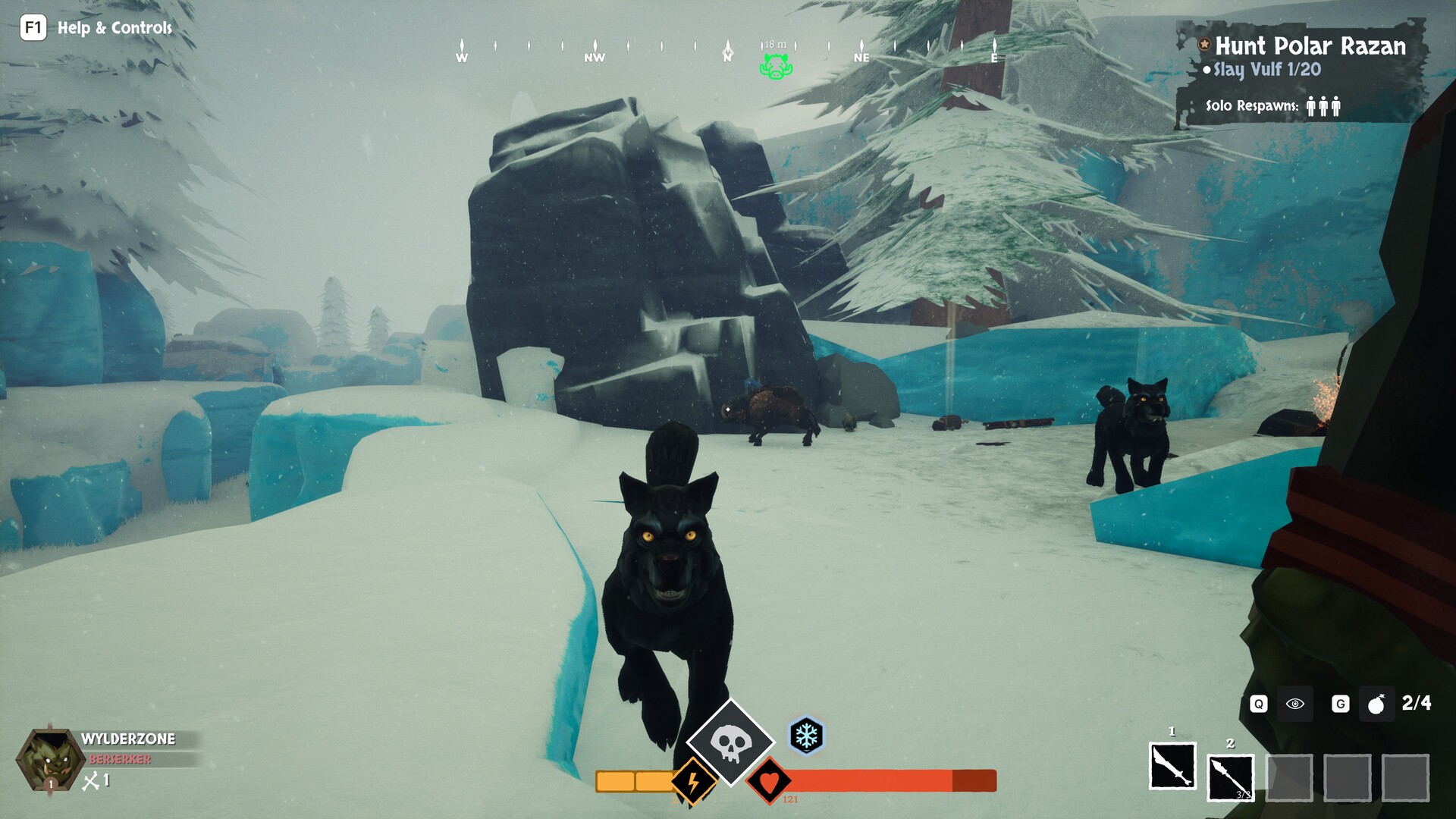Use the bomb item icon

point(1376,704)
